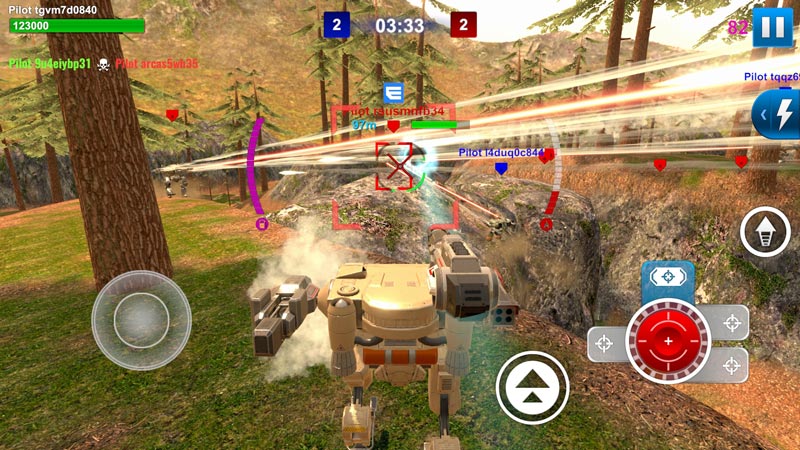The width and height of the screenshot is (800, 450).
Task: Tap the rocket boost arrow button
Action: 765,233
